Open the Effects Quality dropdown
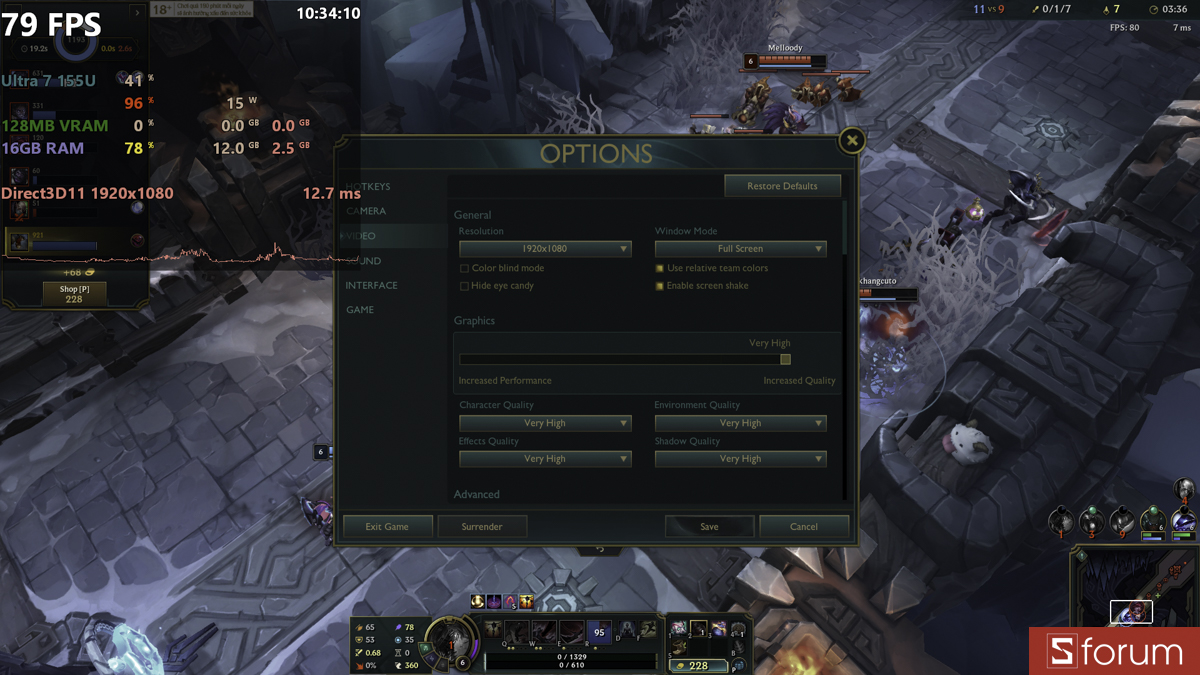This screenshot has height=675, width=1200. (x=545, y=459)
